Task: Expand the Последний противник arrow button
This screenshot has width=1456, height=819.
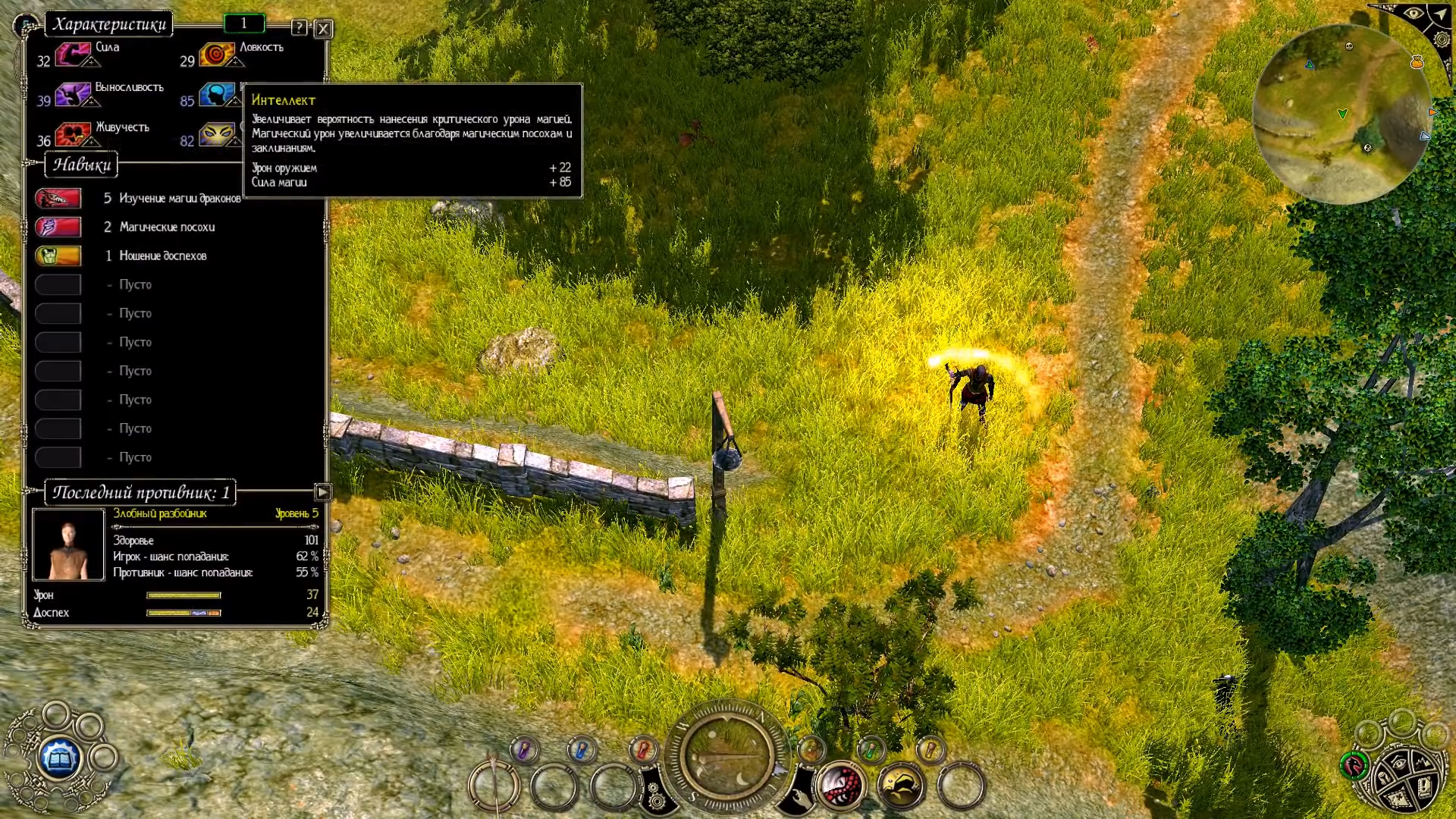Action: 322,492
